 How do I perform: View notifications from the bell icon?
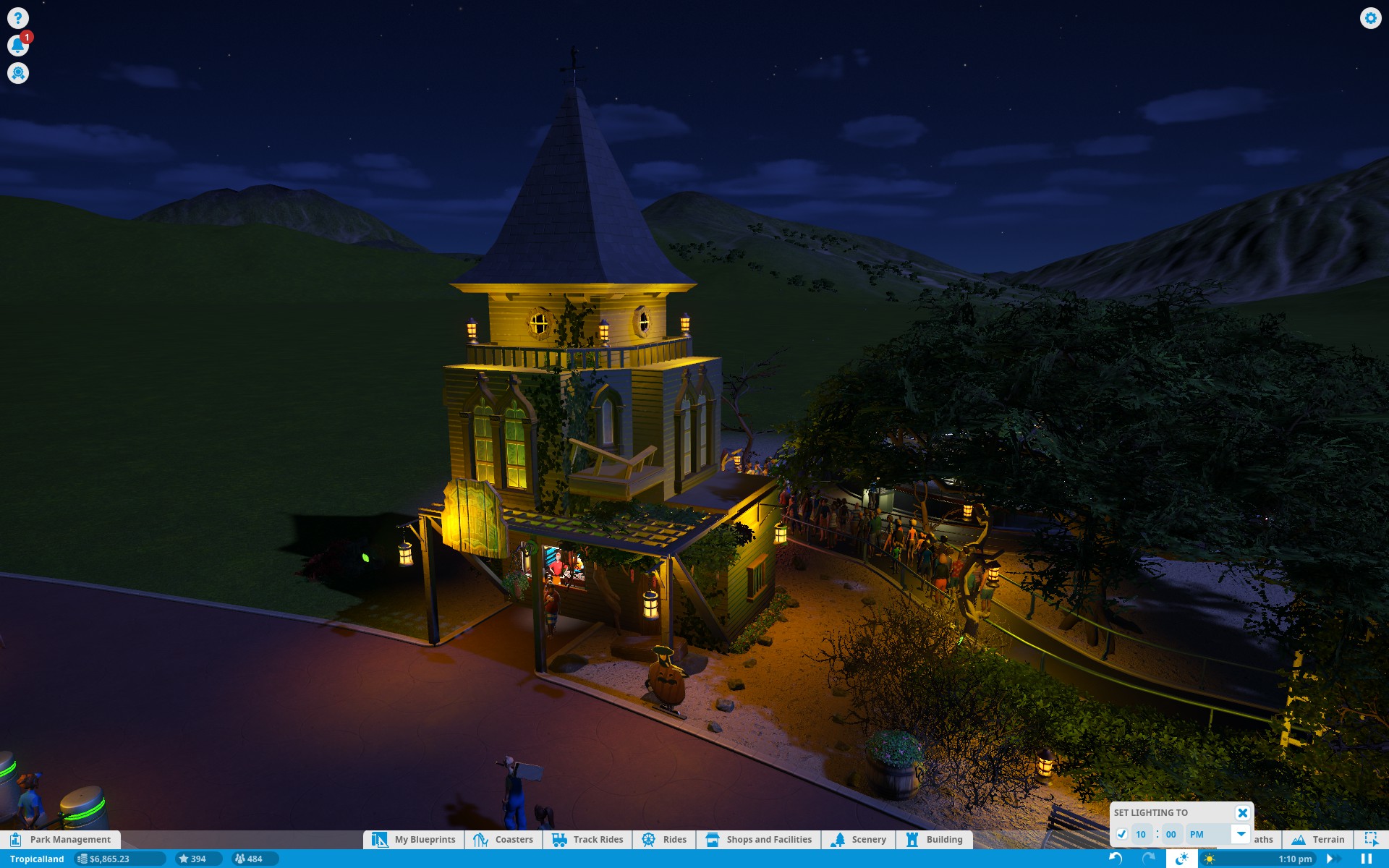(x=18, y=46)
